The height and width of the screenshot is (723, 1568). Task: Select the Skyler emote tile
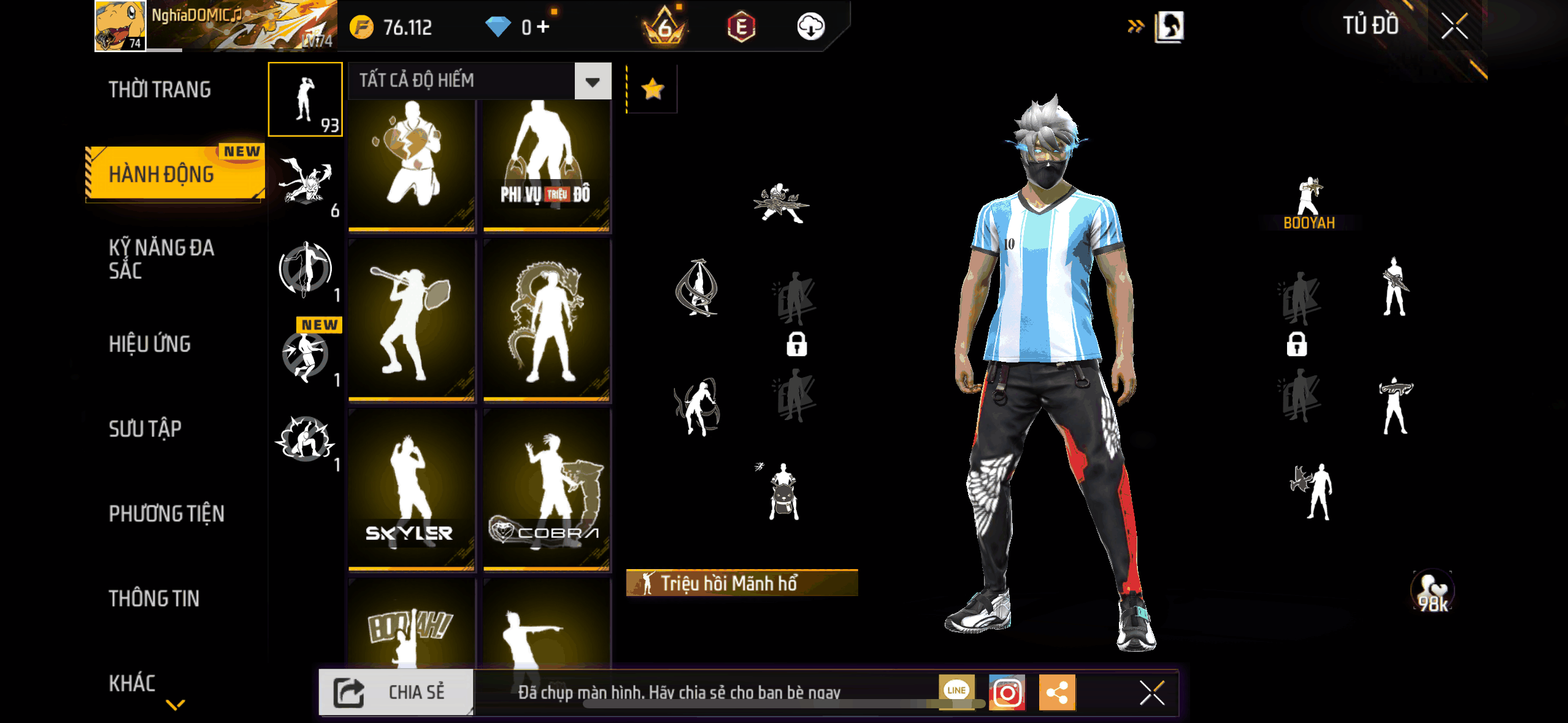point(411,489)
